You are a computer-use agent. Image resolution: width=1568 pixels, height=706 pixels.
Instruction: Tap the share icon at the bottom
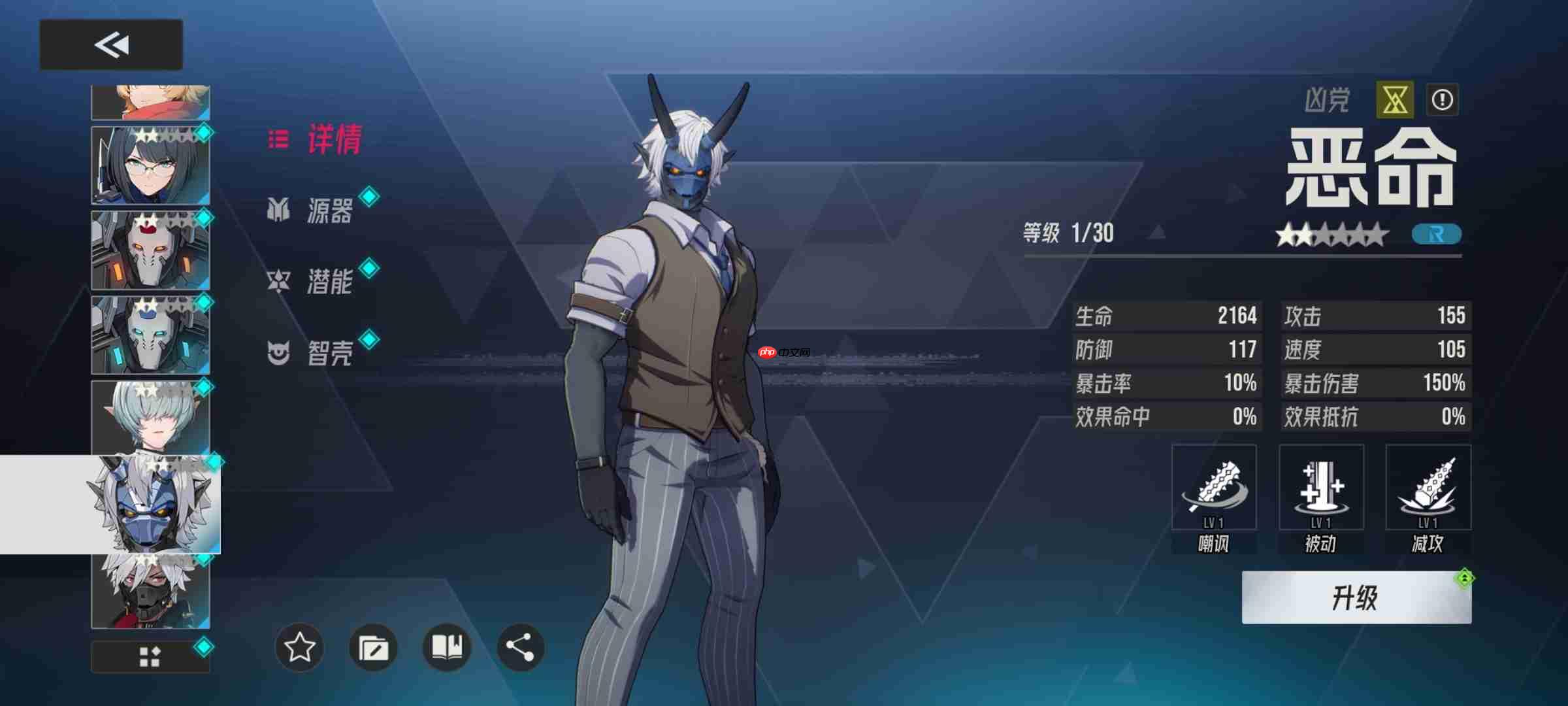point(519,648)
